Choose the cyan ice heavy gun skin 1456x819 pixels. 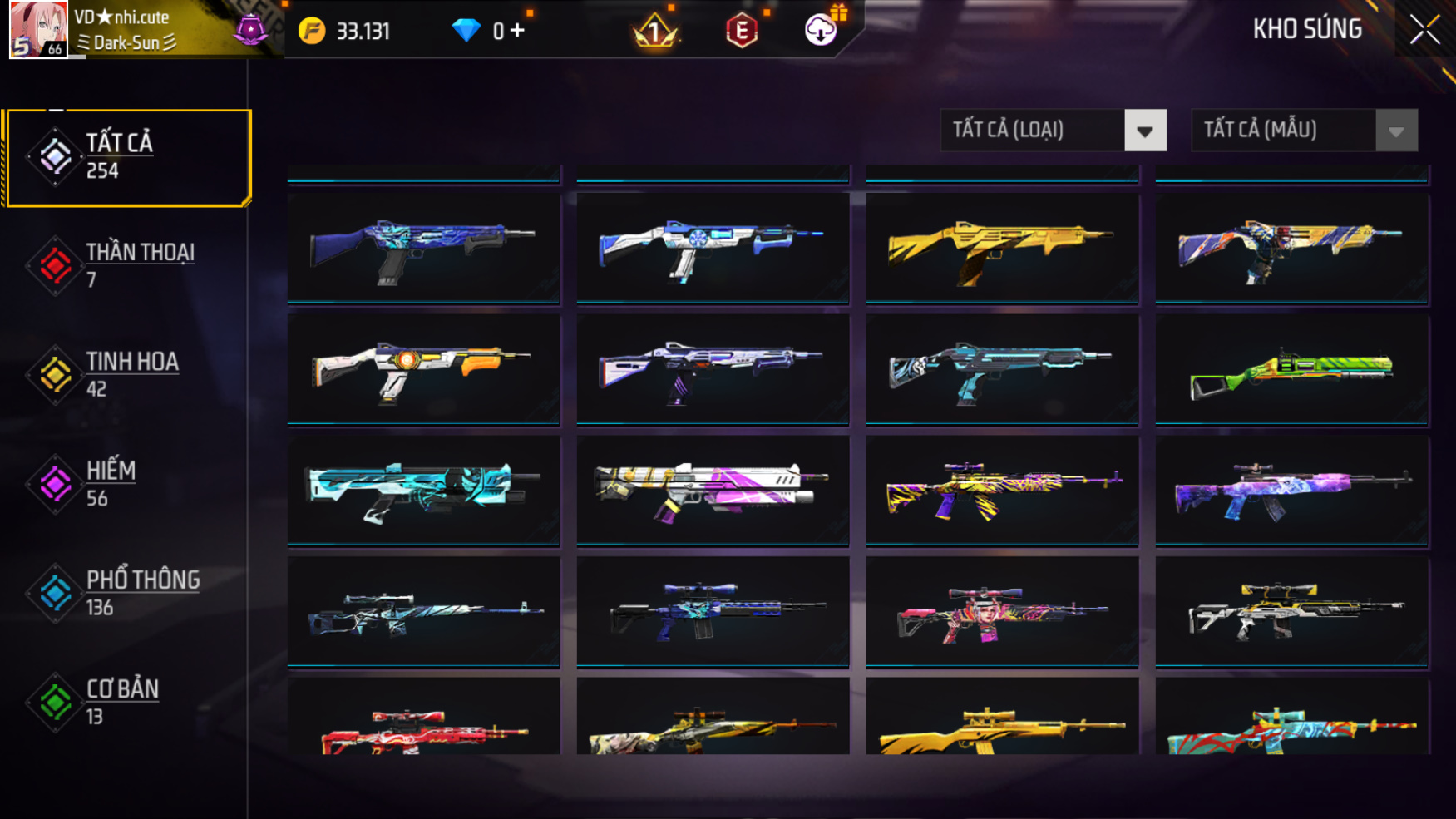click(x=423, y=491)
